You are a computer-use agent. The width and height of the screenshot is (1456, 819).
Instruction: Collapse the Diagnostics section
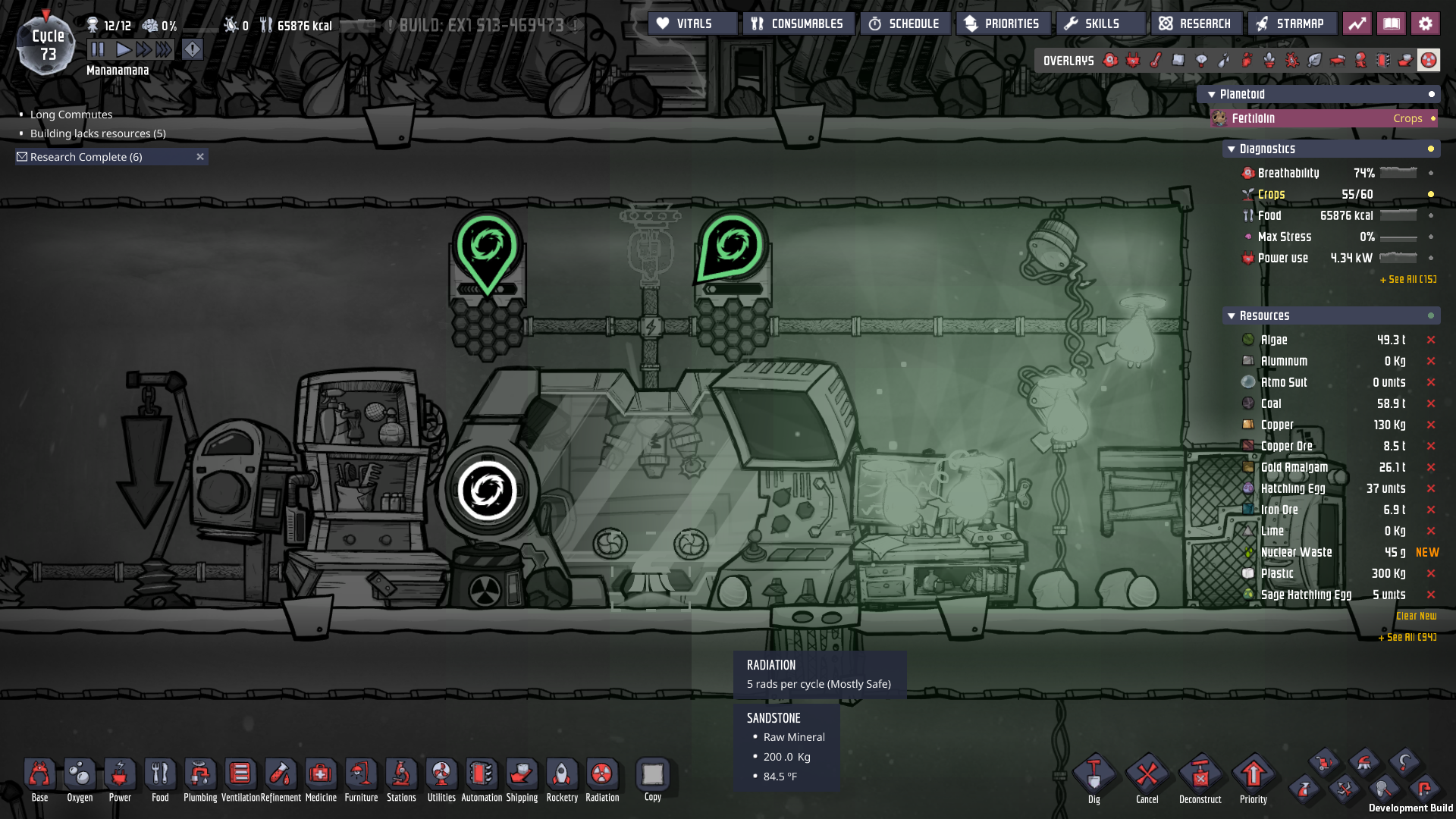[1231, 149]
